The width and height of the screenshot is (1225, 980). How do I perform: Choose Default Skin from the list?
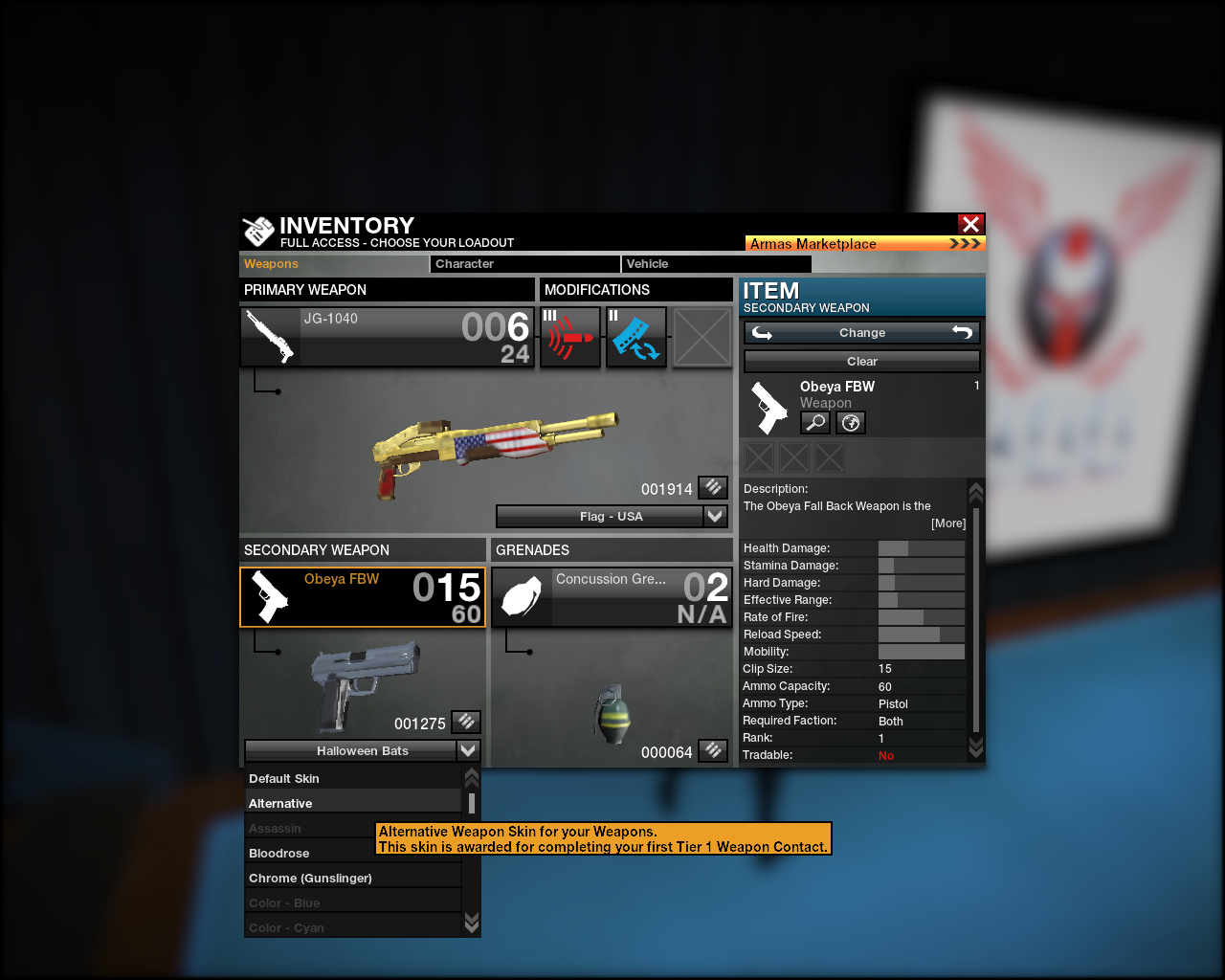click(353, 779)
